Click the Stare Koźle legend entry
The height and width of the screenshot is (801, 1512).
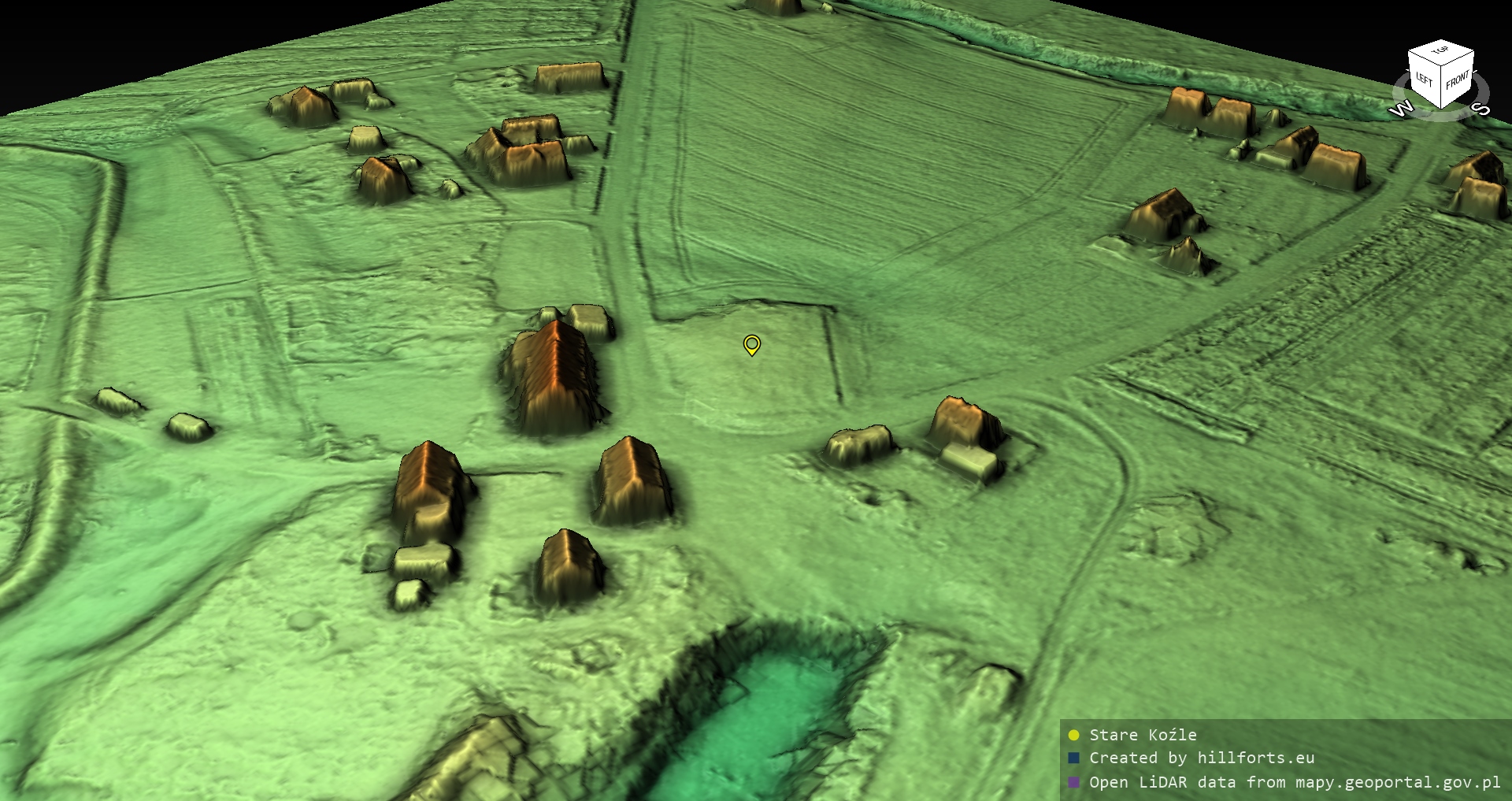[1142, 735]
